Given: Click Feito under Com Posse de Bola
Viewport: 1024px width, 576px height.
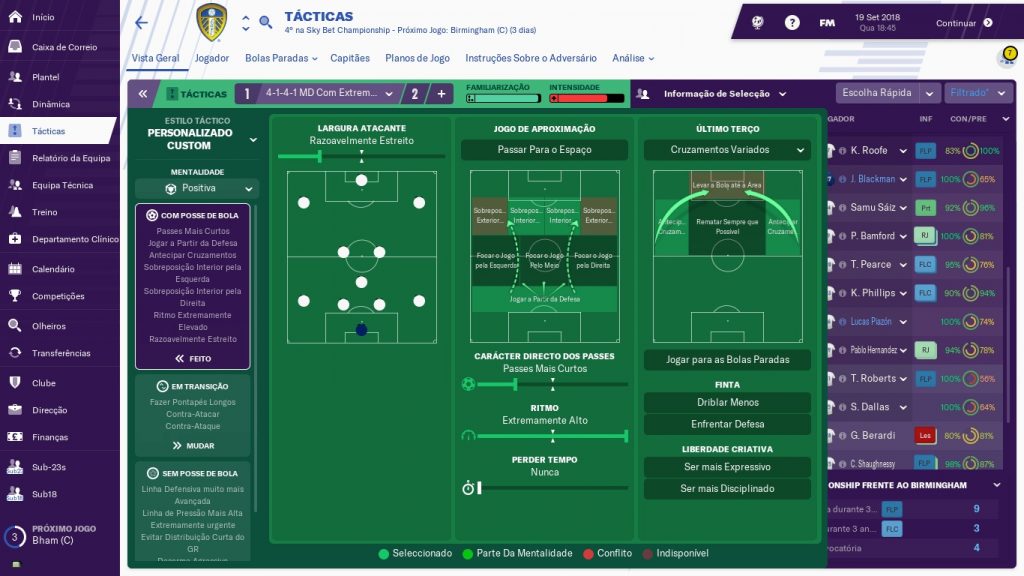Looking at the screenshot, I should click(x=193, y=358).
